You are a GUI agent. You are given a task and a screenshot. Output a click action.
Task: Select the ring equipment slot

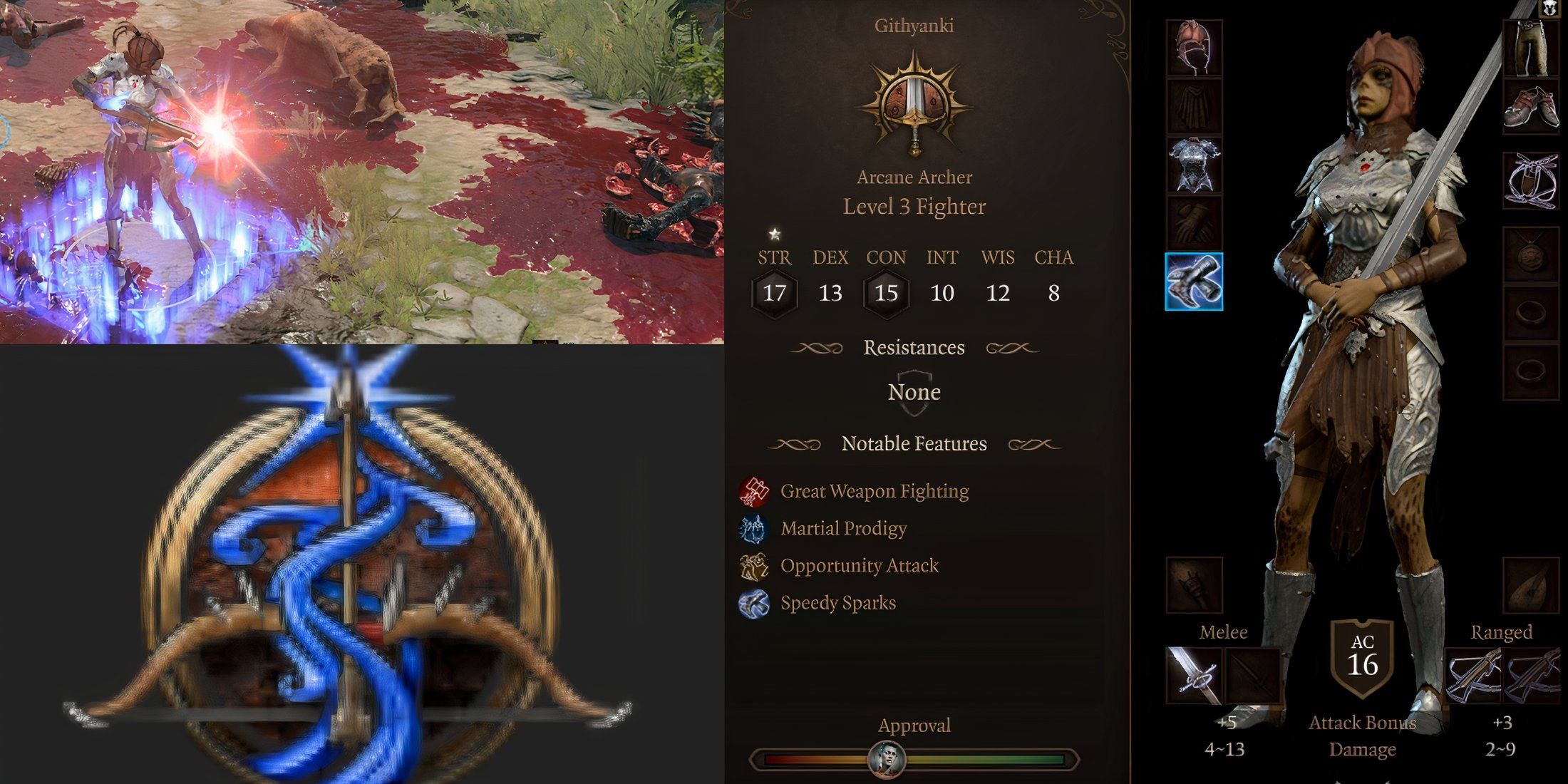[1533, 312]
